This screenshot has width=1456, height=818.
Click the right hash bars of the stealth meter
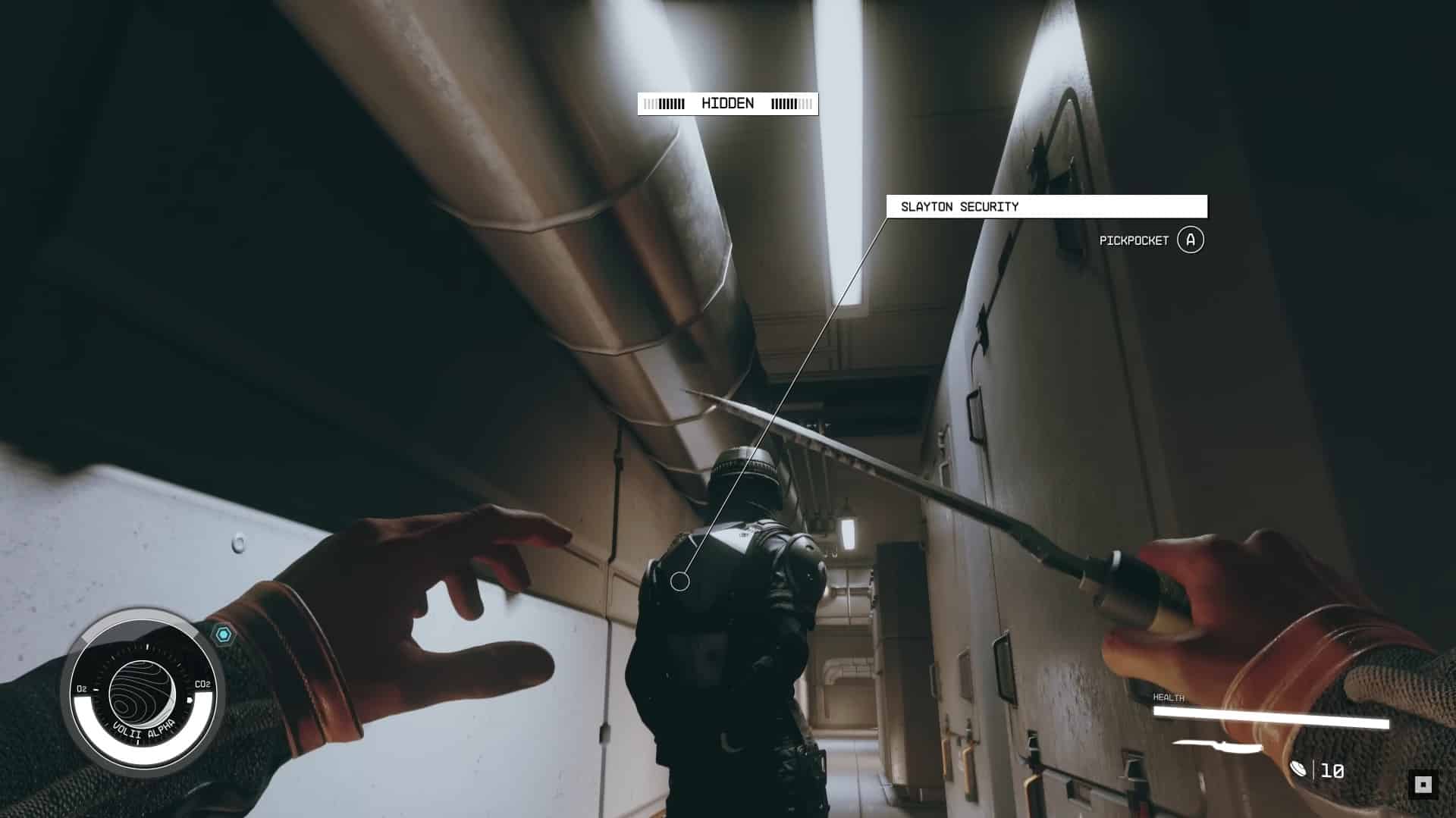point(789,103)
